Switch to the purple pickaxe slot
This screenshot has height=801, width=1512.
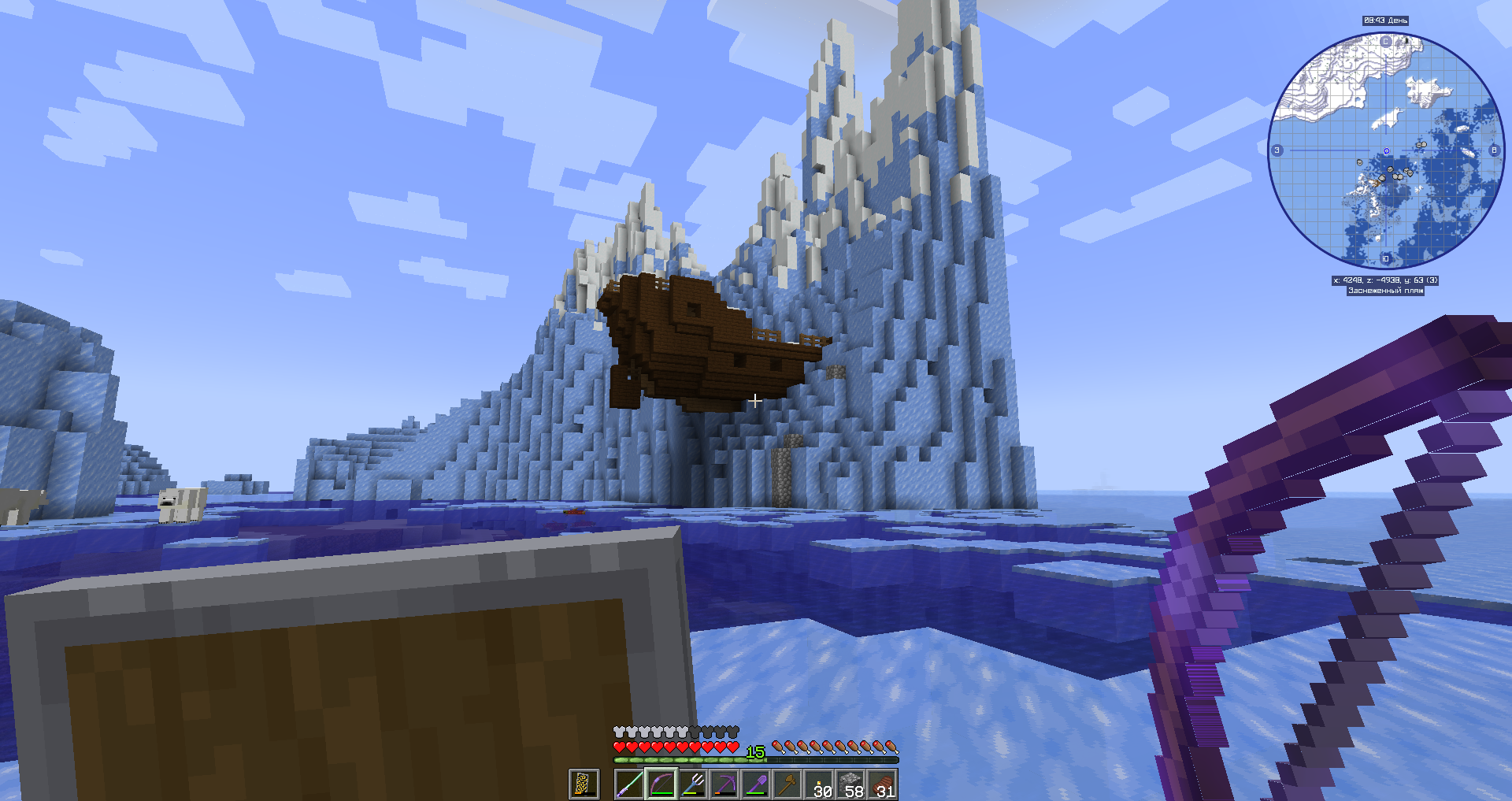tap(724, 784)
